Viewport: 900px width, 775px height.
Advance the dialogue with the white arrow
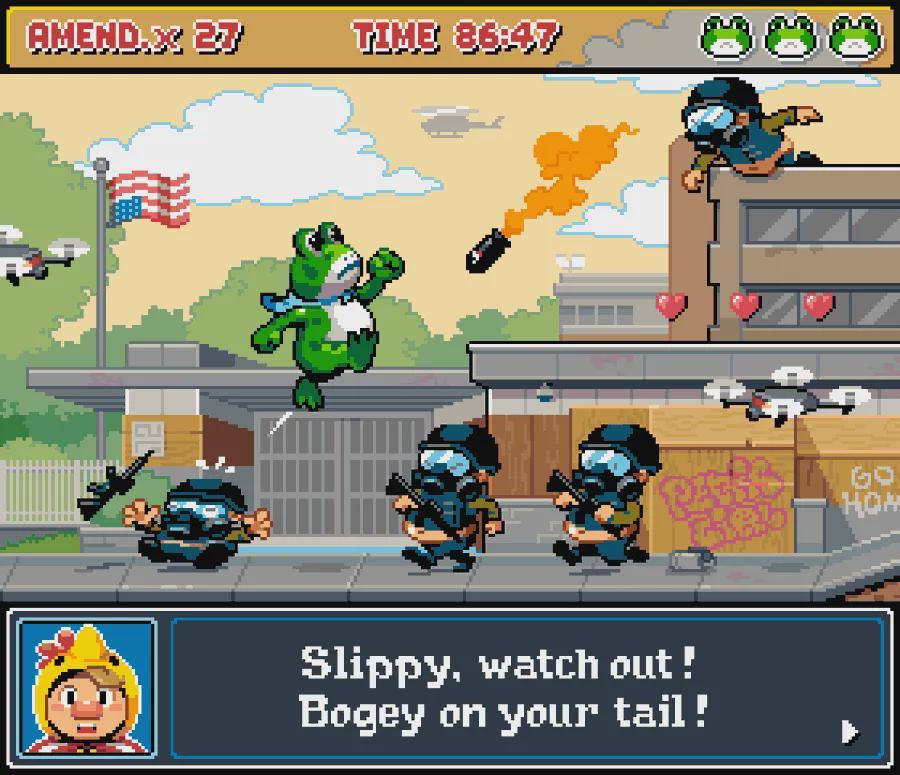(x=850, y=731)
